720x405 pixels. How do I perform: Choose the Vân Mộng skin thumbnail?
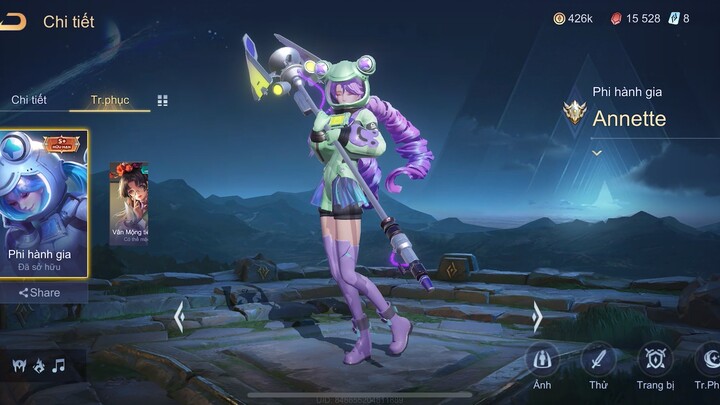click(128, 203)
